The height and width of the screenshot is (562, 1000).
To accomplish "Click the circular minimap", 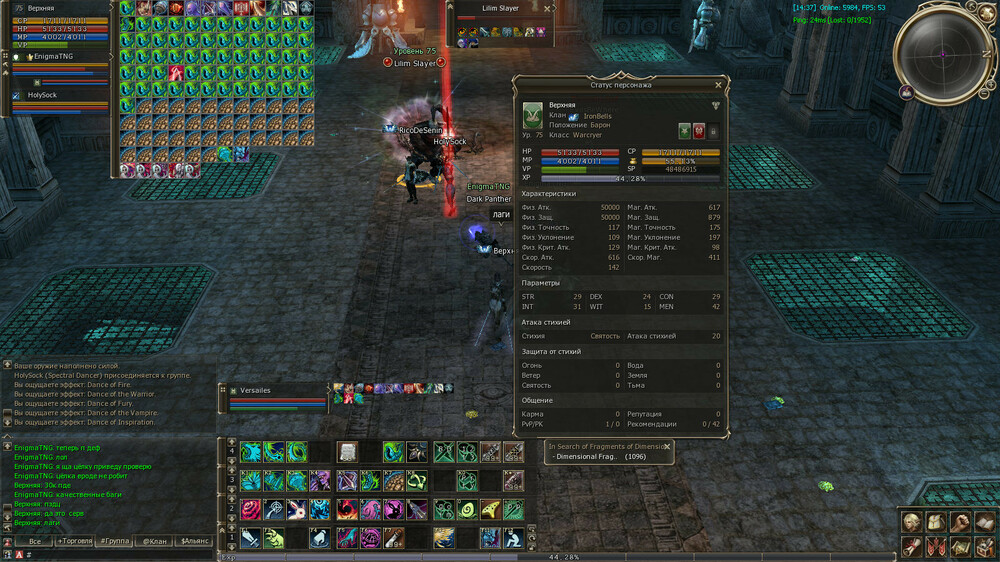I will (941, 51).
